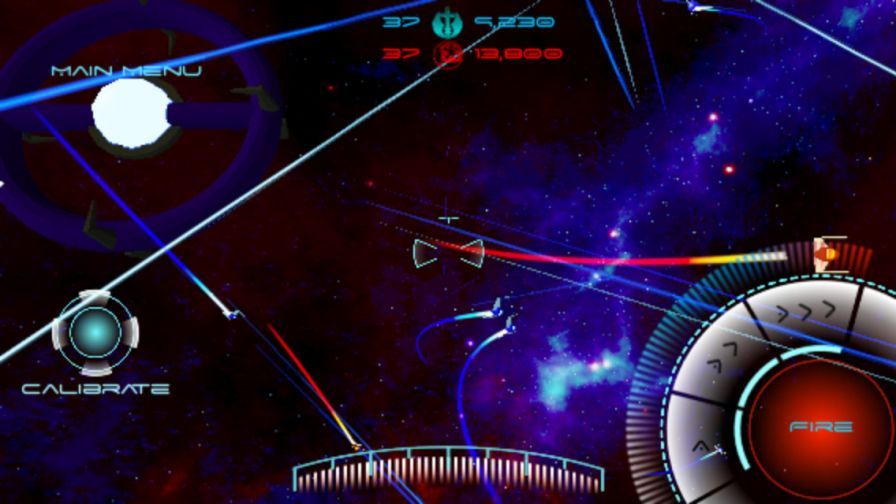Viewport: 896px width, 504px height.
Task: Hit the red Fire button
Action: (x=820, y=427)
